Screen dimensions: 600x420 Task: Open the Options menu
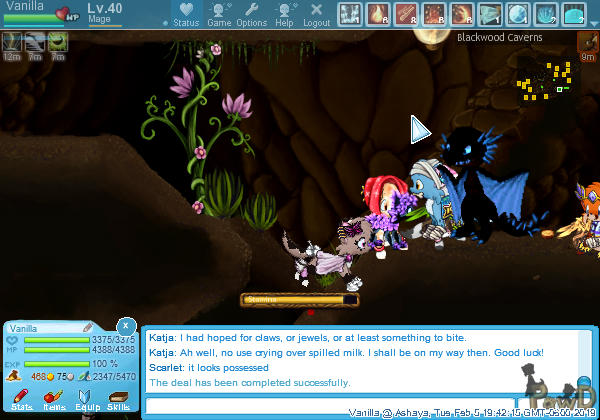tap(252, 14)
